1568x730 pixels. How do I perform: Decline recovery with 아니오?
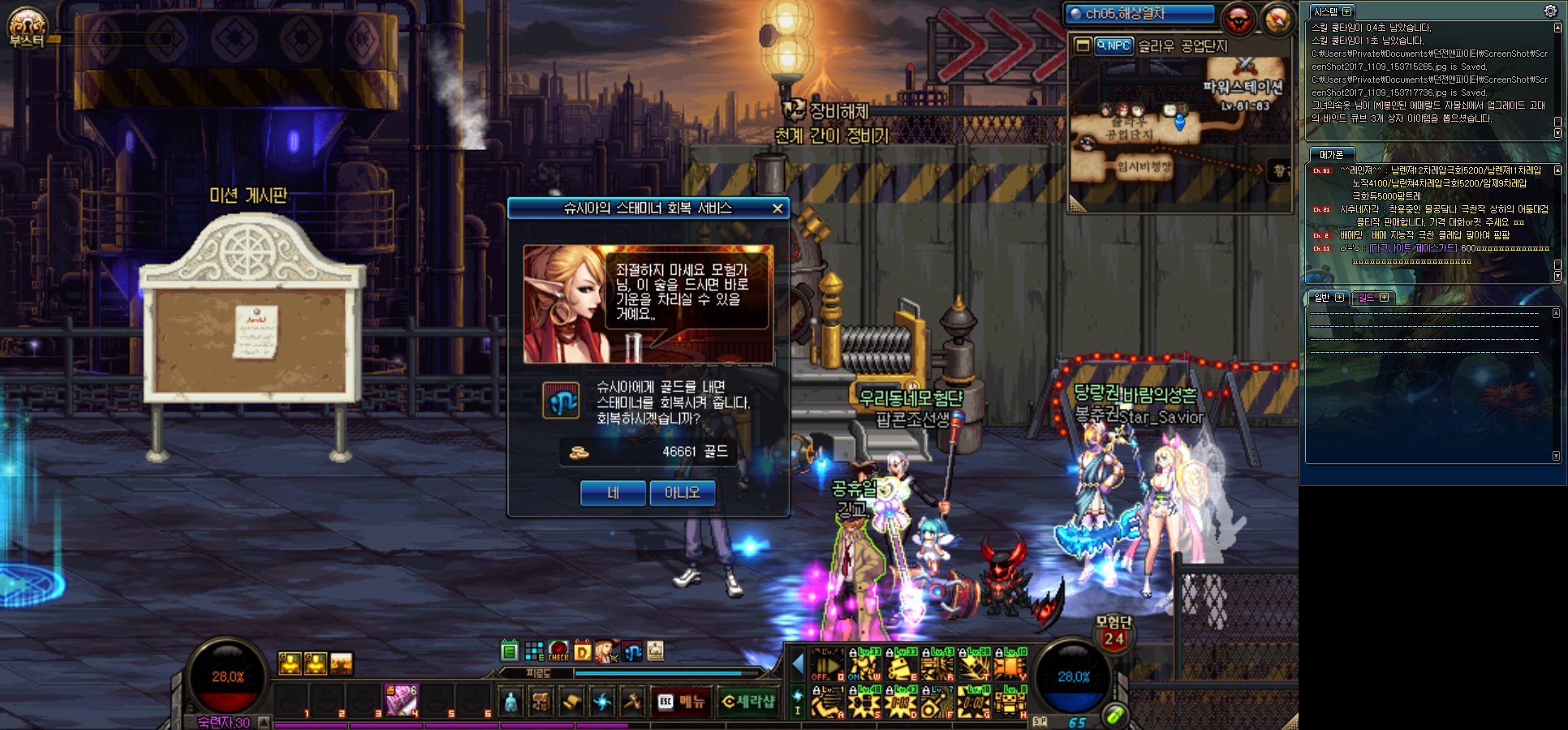682,492
